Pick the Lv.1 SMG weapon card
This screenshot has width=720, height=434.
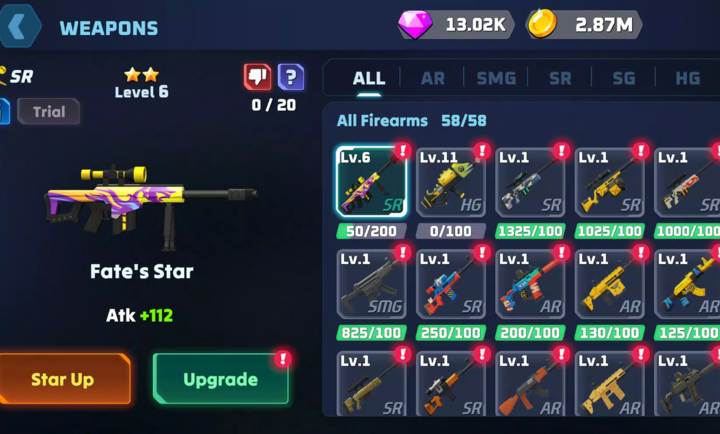pyautogui.click(x=371, y=284)
